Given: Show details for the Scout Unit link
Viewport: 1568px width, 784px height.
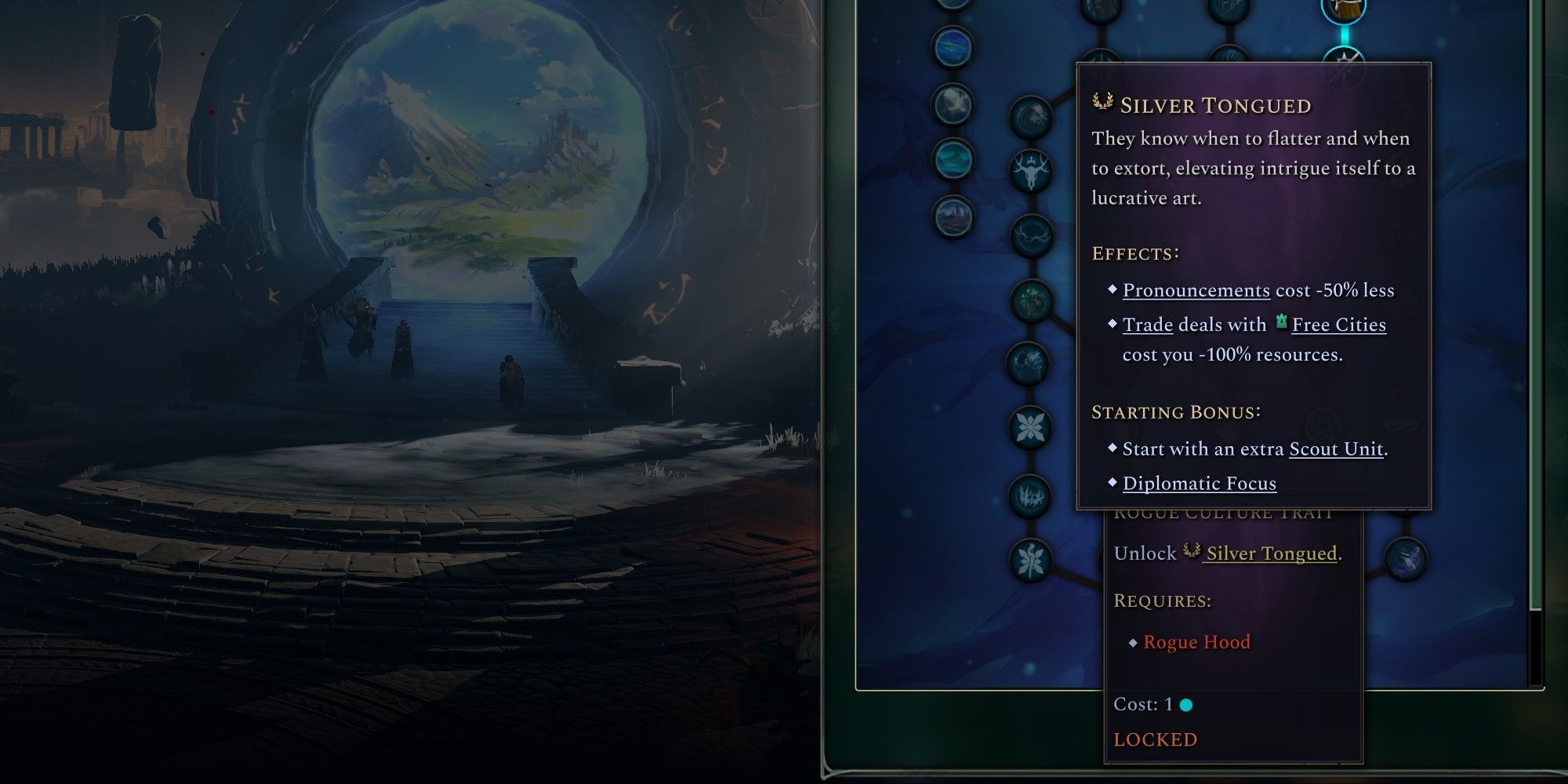Looking at the screenshot, I should (1336, 449).
